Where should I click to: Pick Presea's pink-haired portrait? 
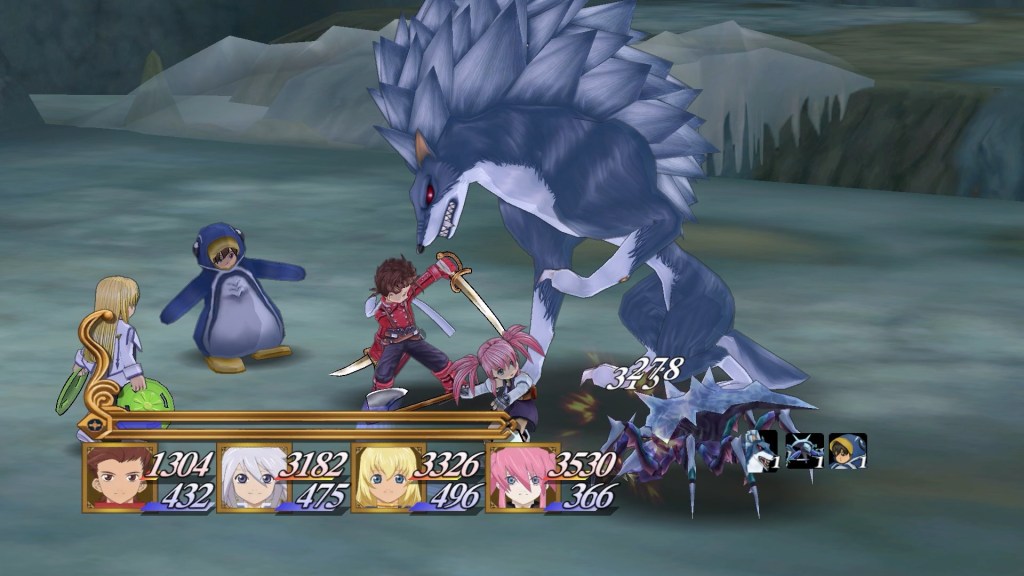(x=521, y=478)
